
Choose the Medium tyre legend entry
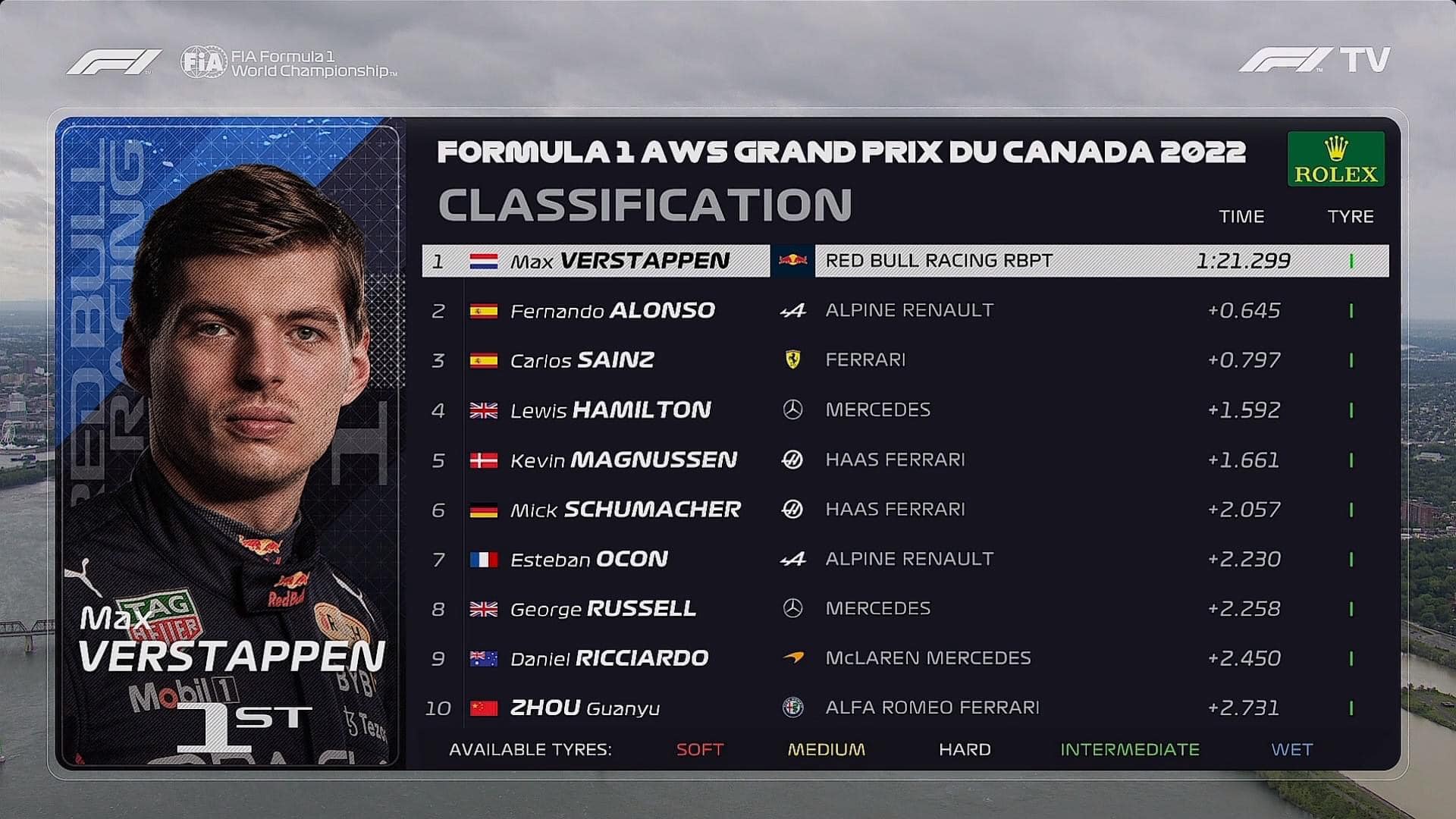click(x=826, y=750)
